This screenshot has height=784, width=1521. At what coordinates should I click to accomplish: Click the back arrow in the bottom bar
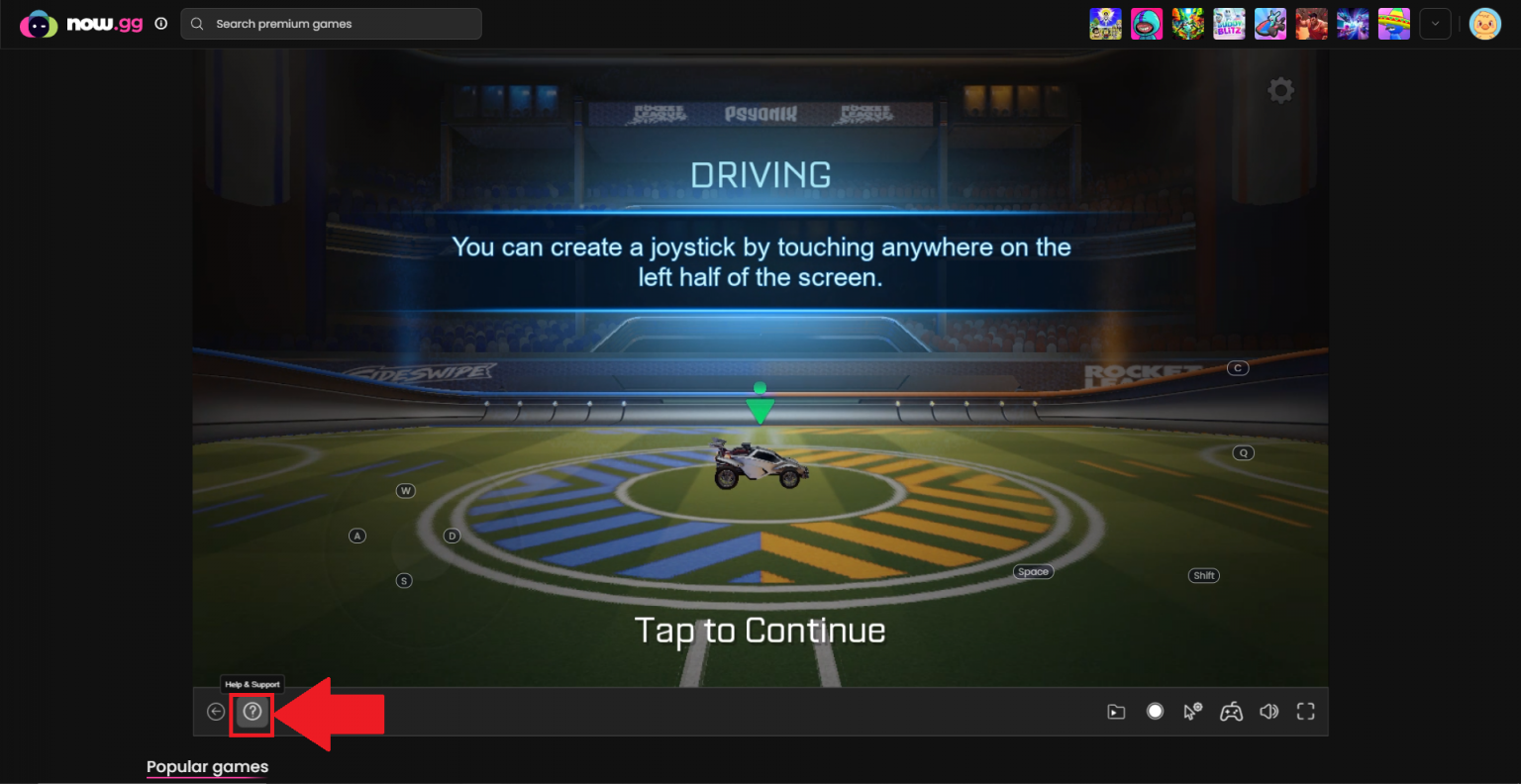tap(215, 711)
